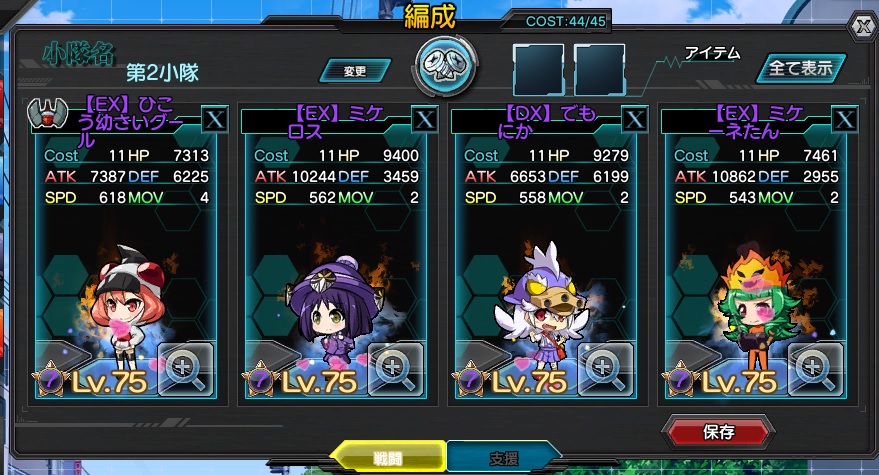The image size is (879, 475).
Task: Close the formation window
Action: [x=863, y=25]
